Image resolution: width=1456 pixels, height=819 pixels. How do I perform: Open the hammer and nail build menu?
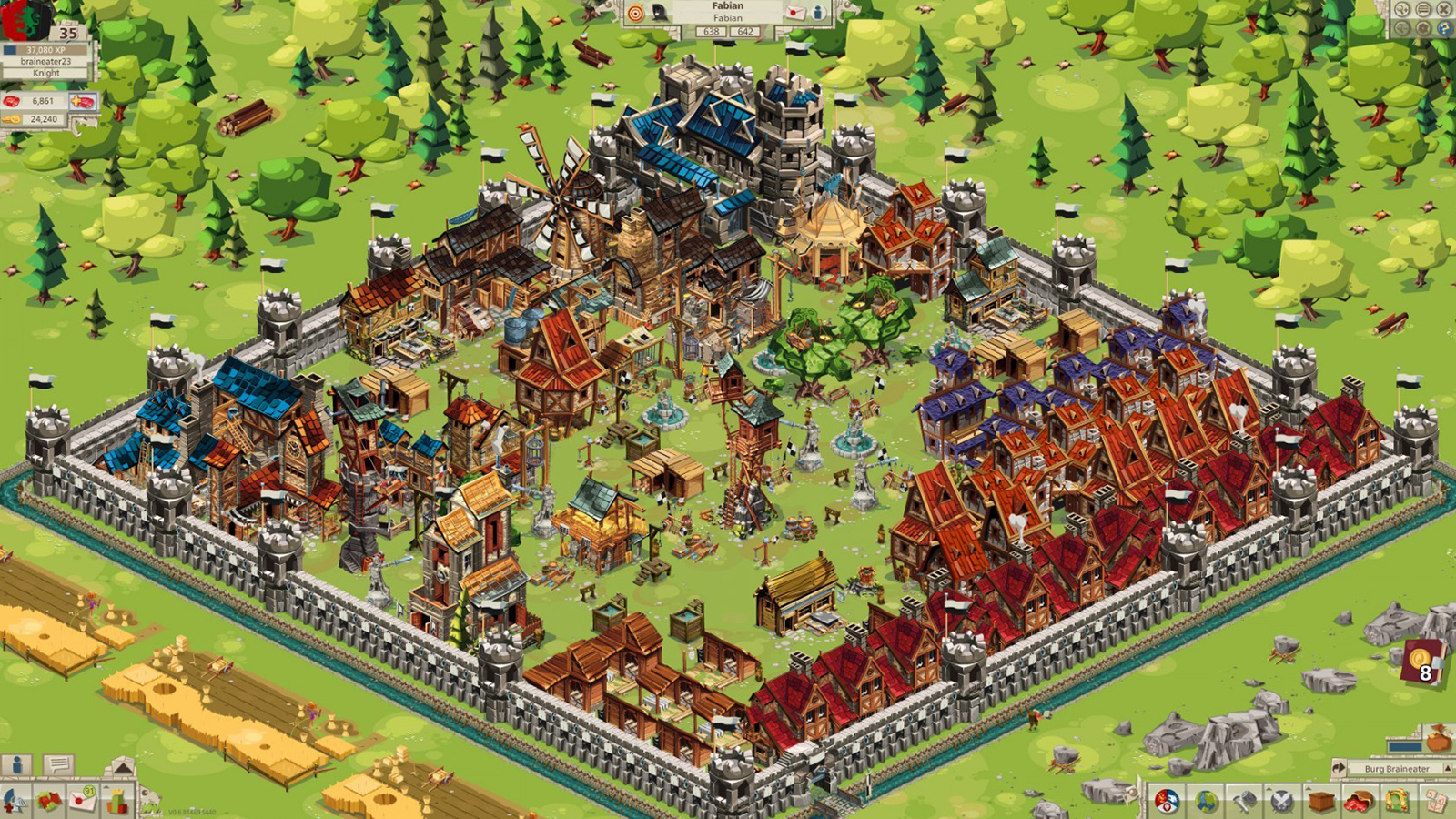coord(1245,801)
